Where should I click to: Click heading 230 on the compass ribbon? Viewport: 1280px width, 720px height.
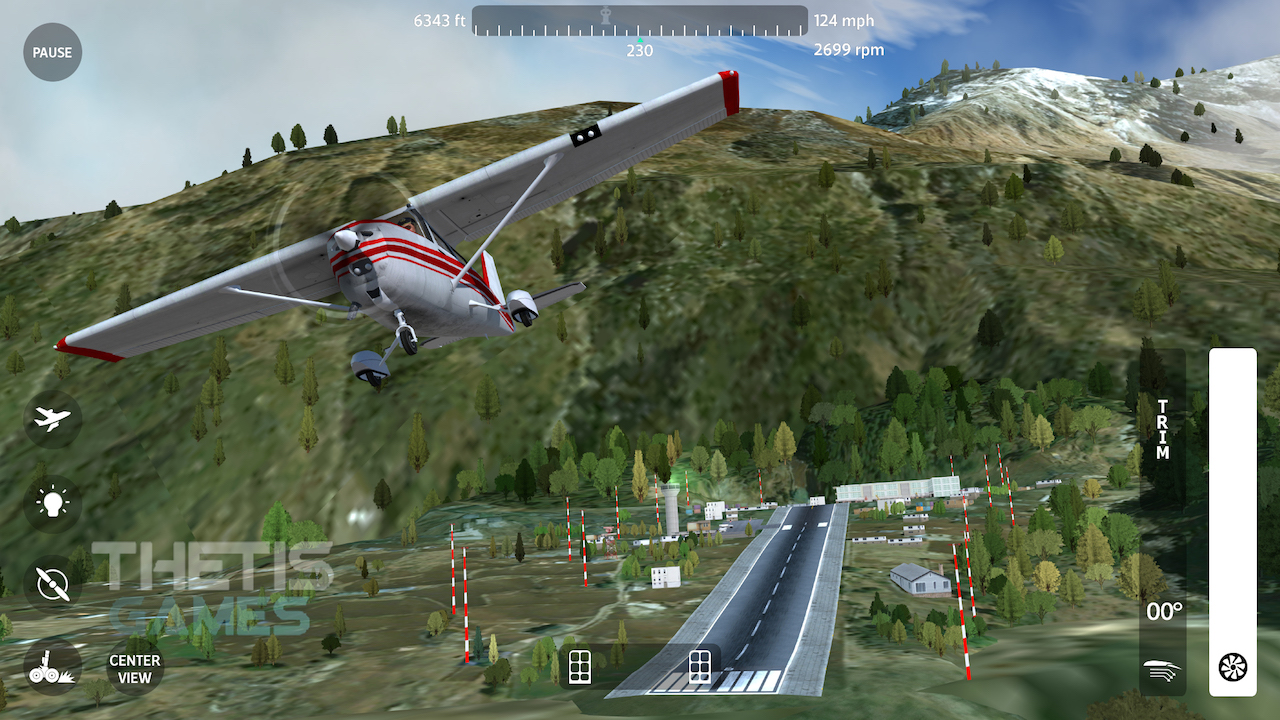(638, 49)
